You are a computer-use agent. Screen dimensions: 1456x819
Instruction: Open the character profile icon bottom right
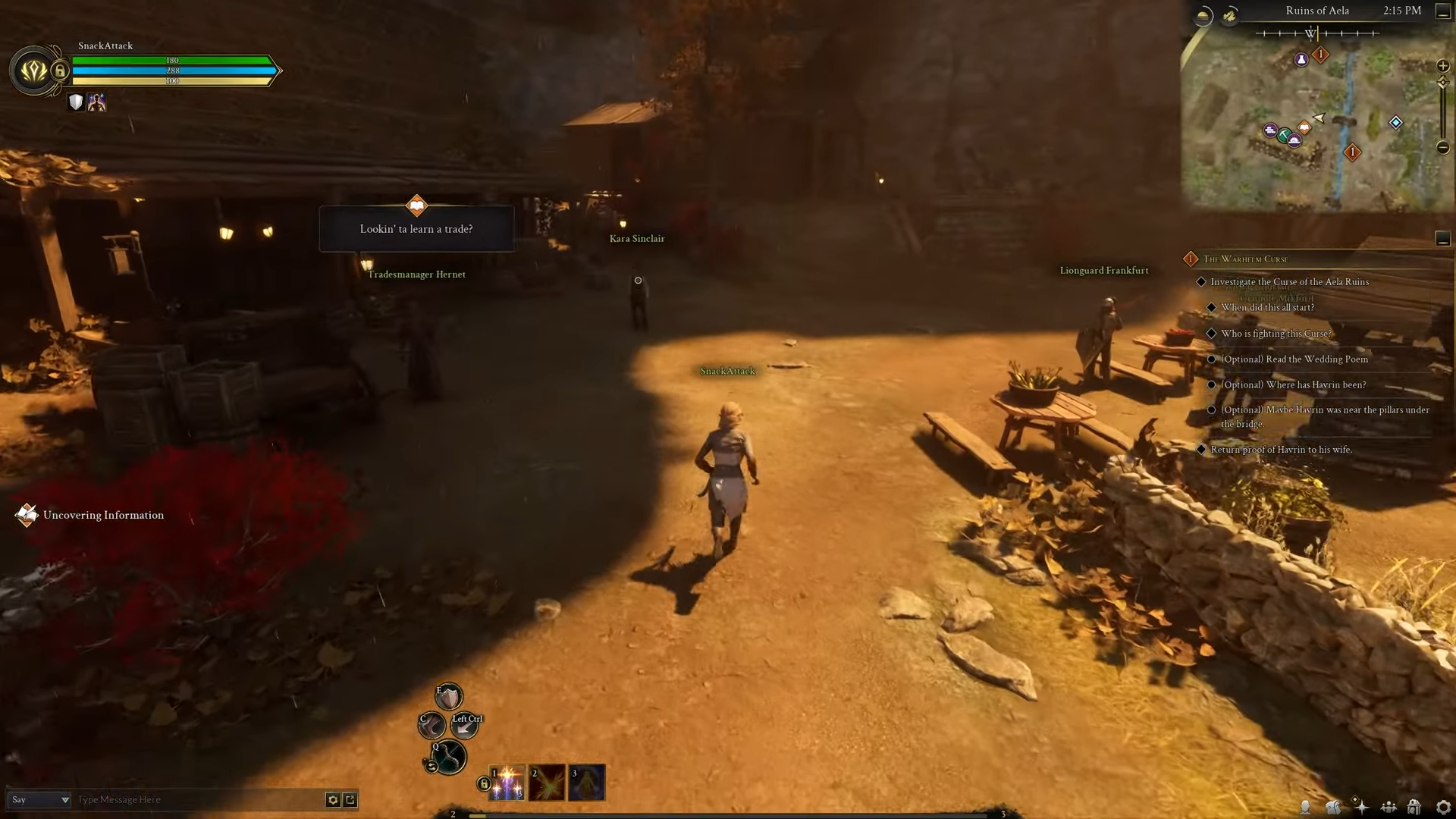1305,807
